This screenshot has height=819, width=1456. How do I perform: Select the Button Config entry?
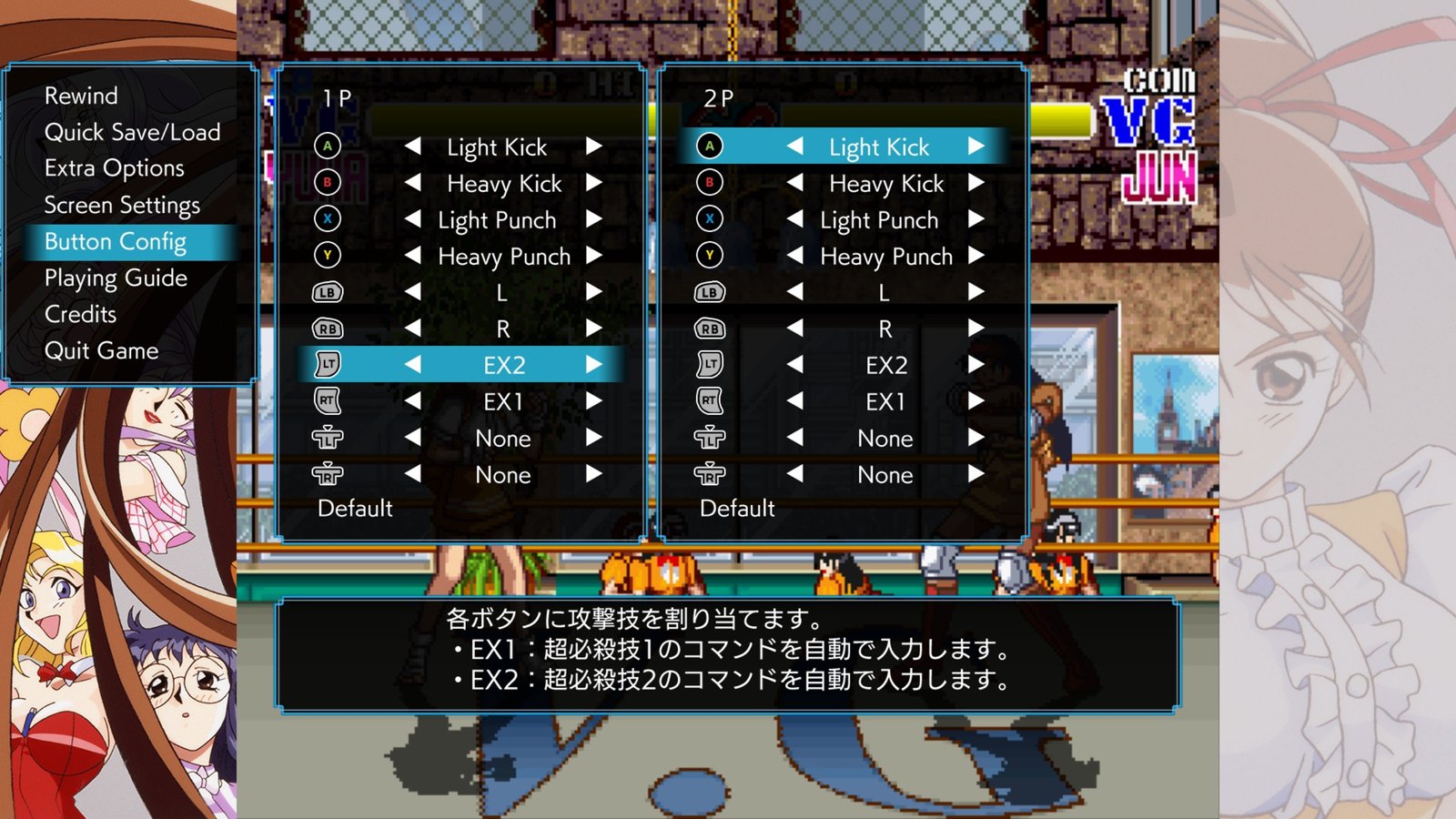[116, 241]
